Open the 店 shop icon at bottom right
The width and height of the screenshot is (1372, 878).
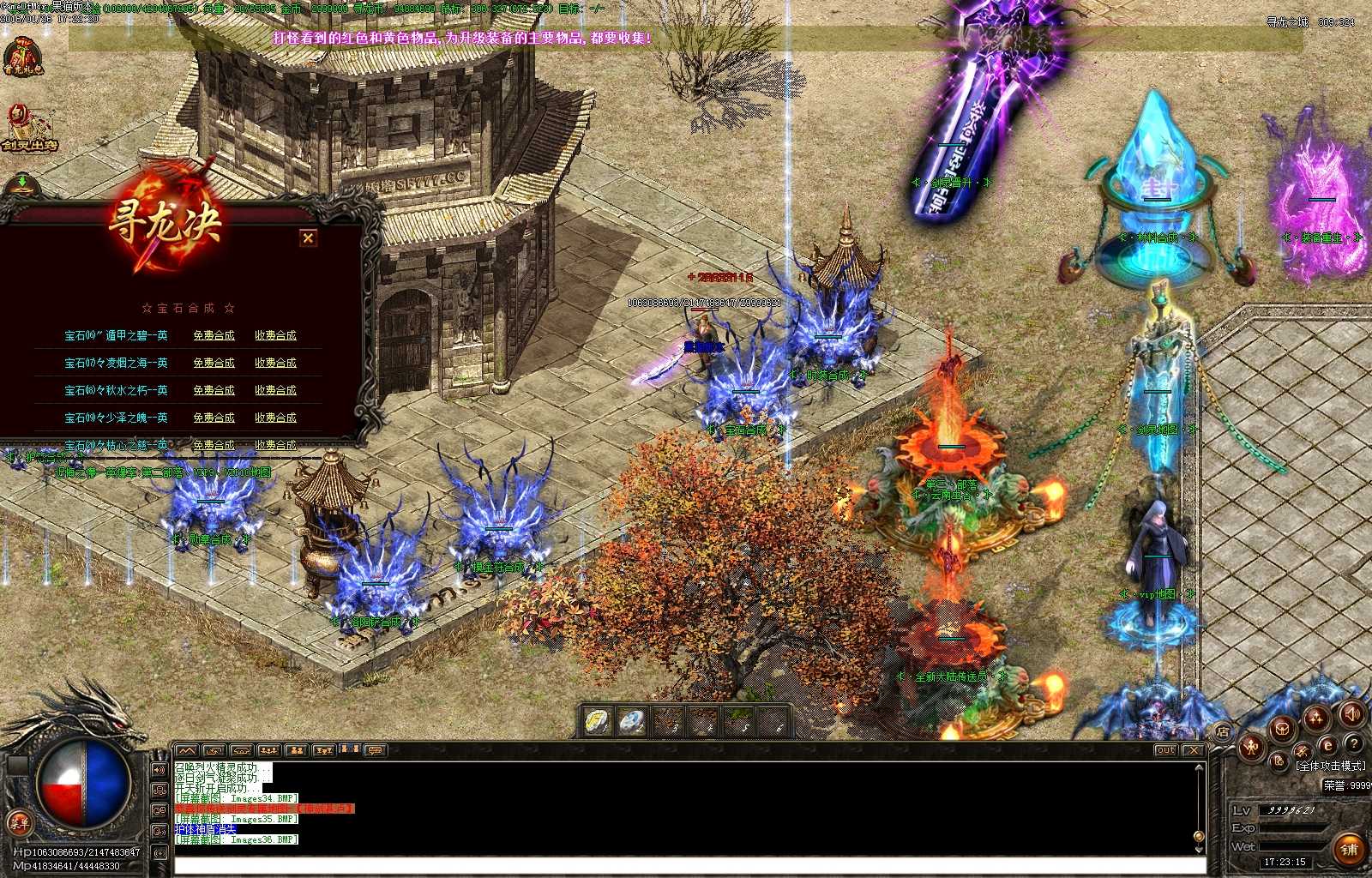[x=1222, y=731]
